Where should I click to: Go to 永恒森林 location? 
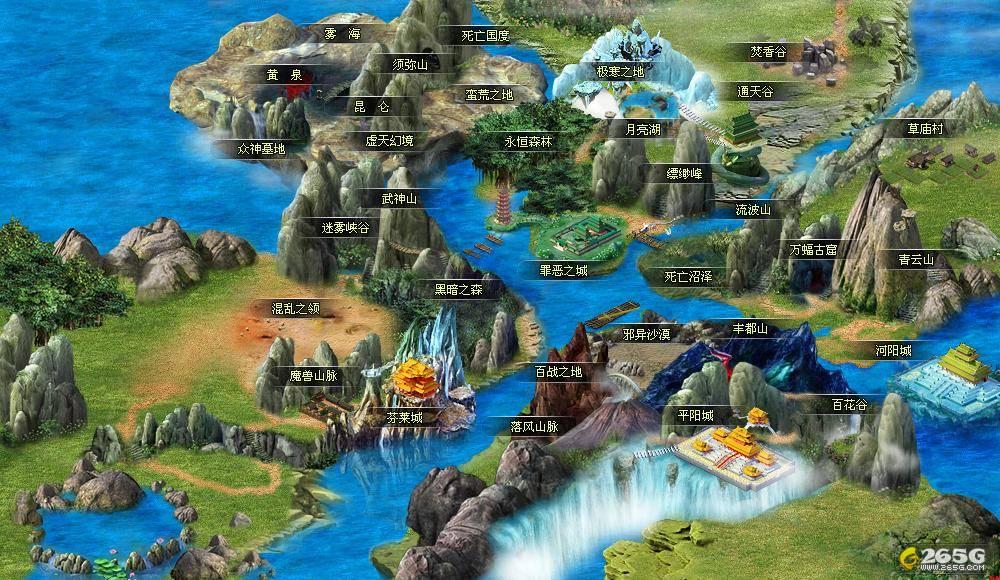[x=527, y=143]
